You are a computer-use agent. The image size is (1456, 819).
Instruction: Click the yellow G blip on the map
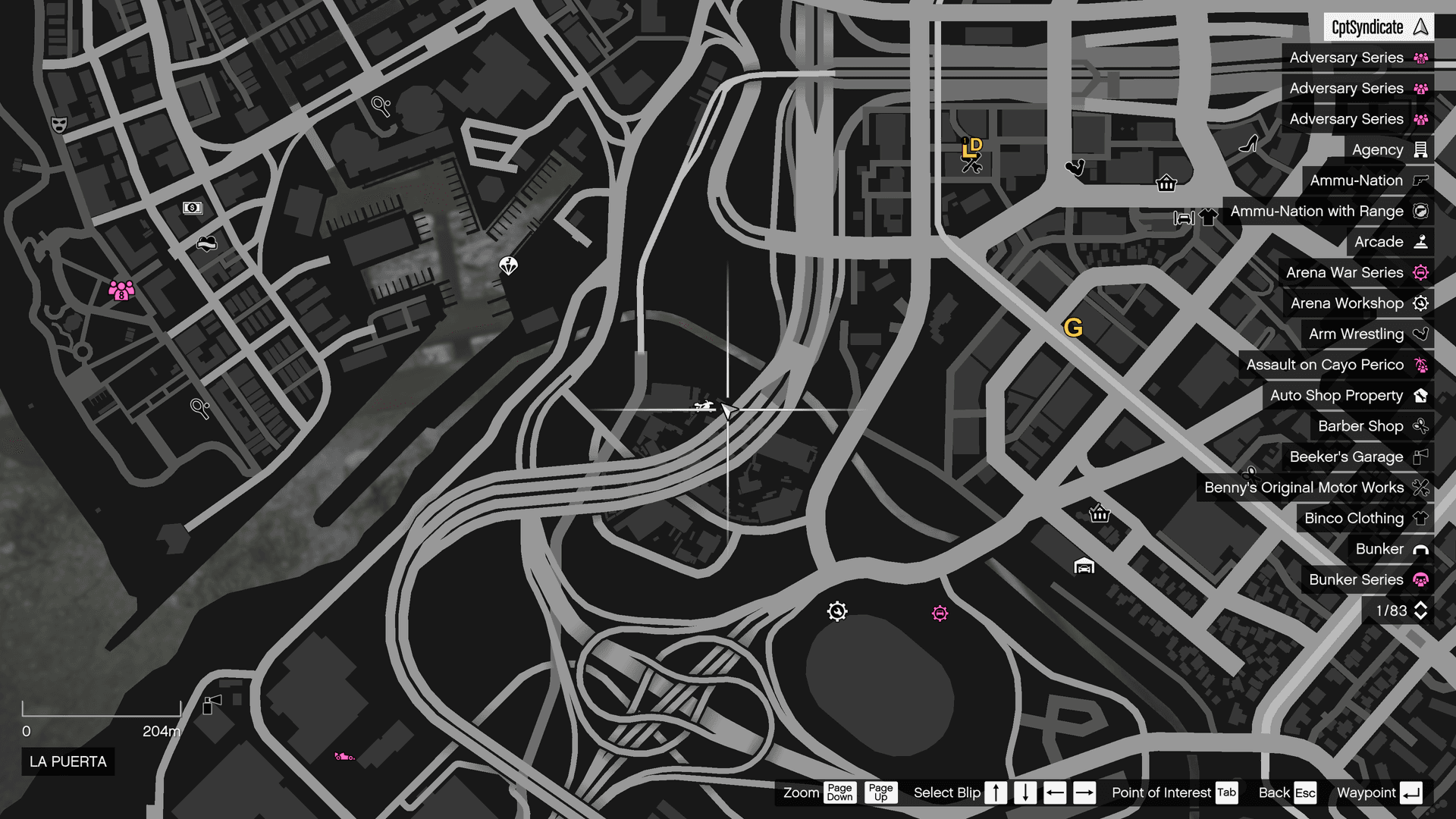[1074, 328]
